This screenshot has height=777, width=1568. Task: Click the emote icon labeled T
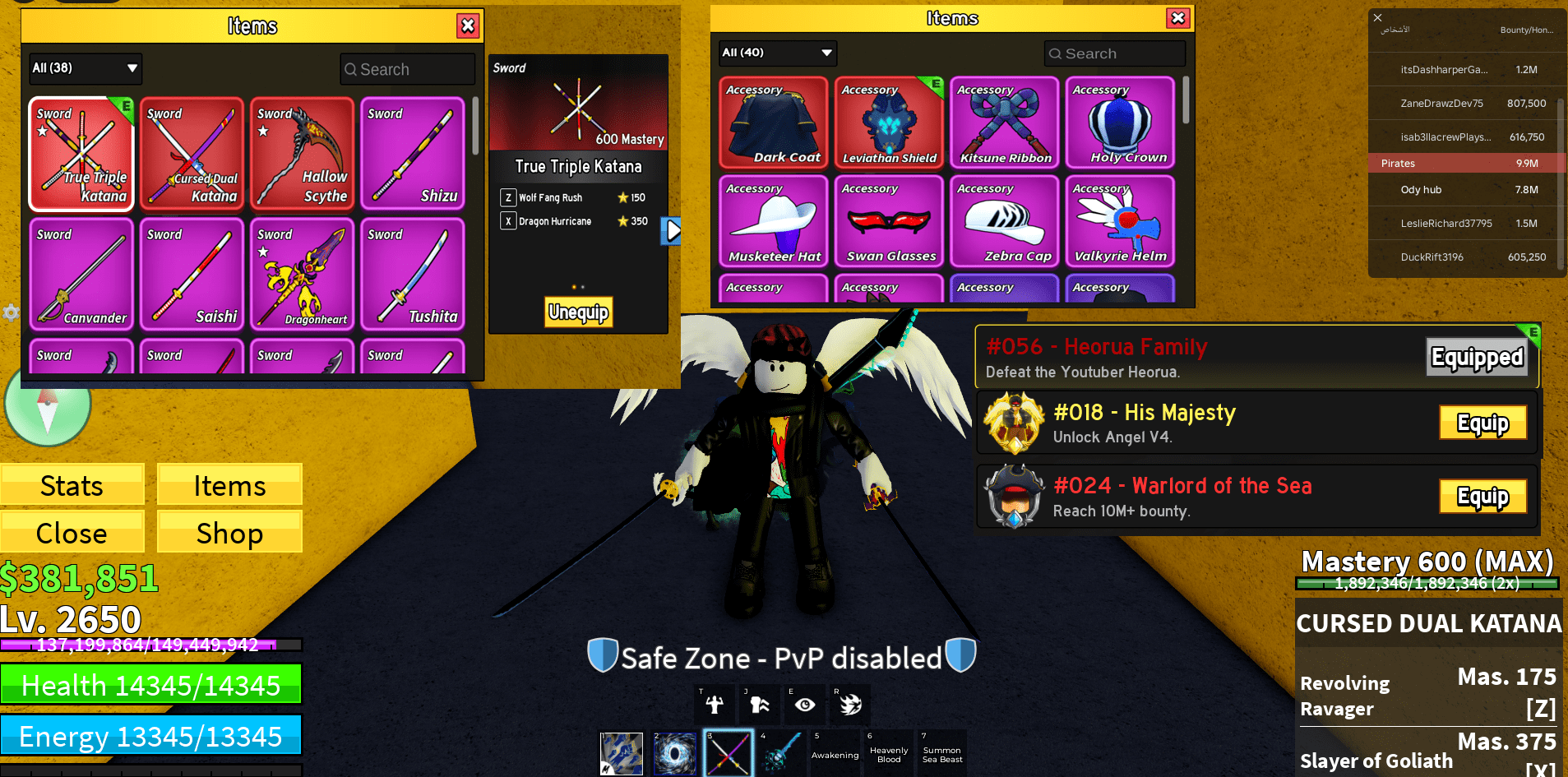[714, 705]
